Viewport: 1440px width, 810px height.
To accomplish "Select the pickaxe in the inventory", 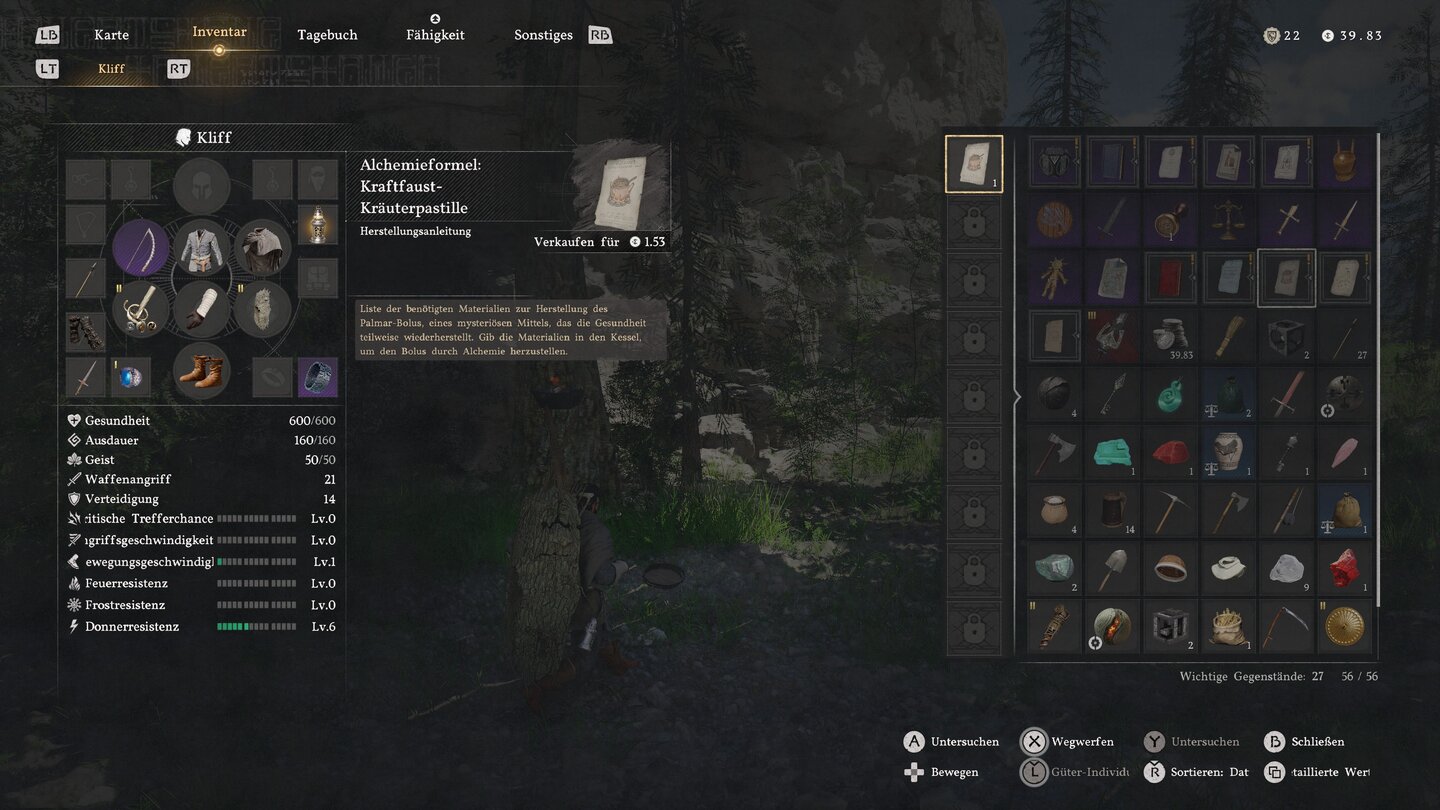I will point(1170,510).
